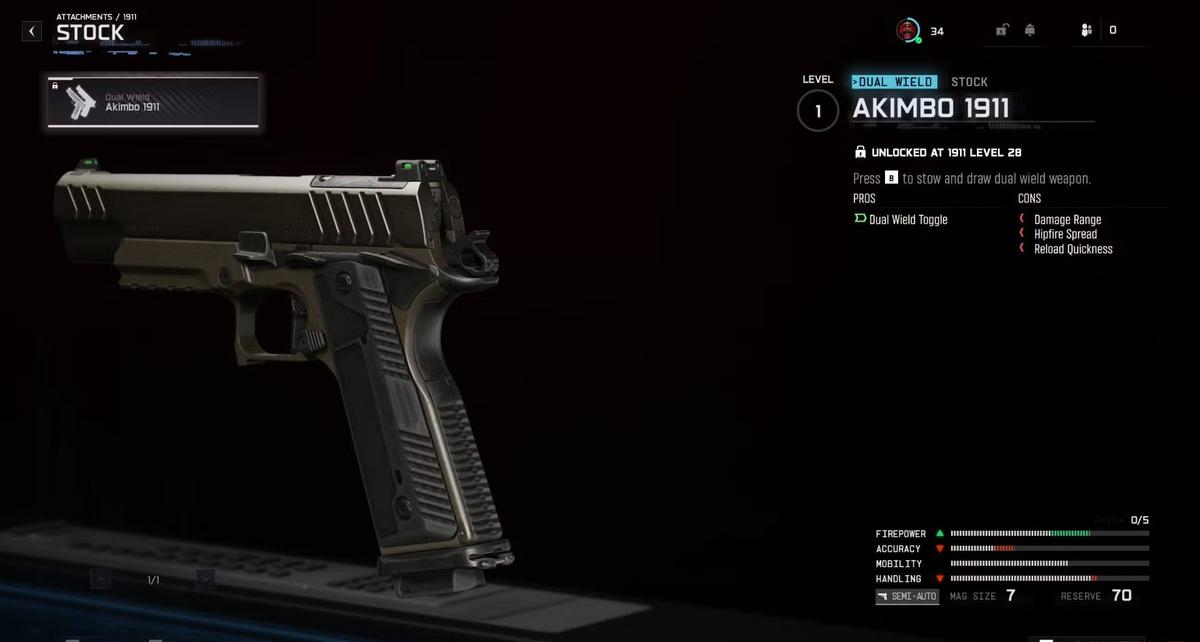
Task: Click the page-down arrow beside 1/1
Action: tap(205, 579)
